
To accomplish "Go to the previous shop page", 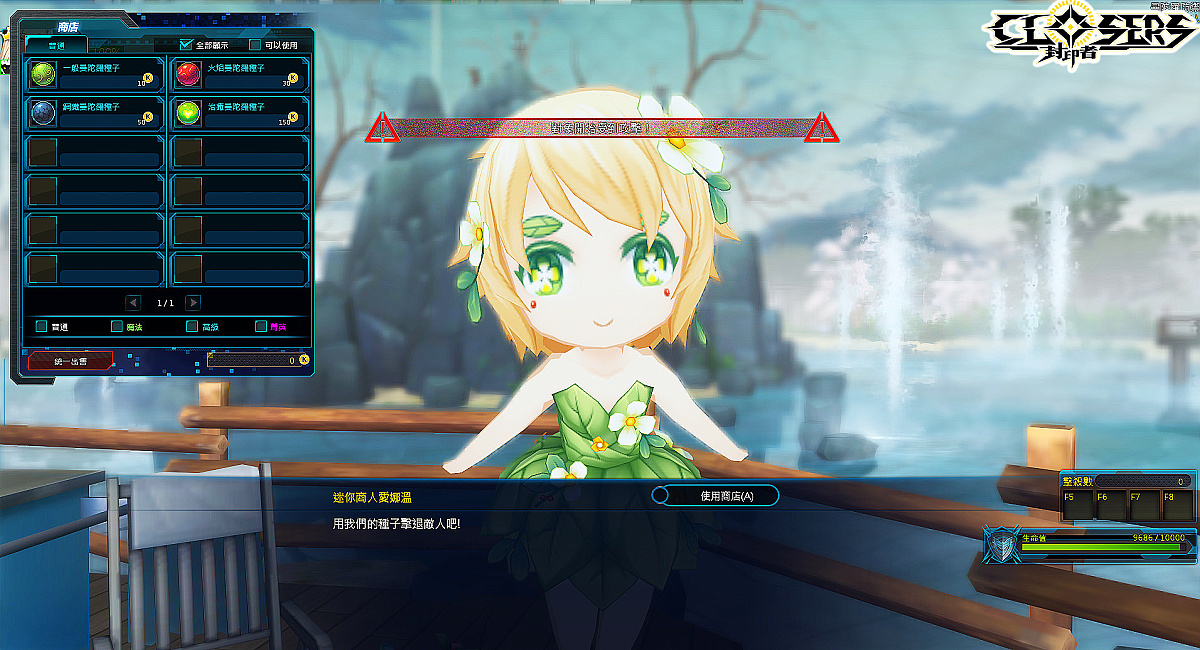I will (x=133, y=303).
